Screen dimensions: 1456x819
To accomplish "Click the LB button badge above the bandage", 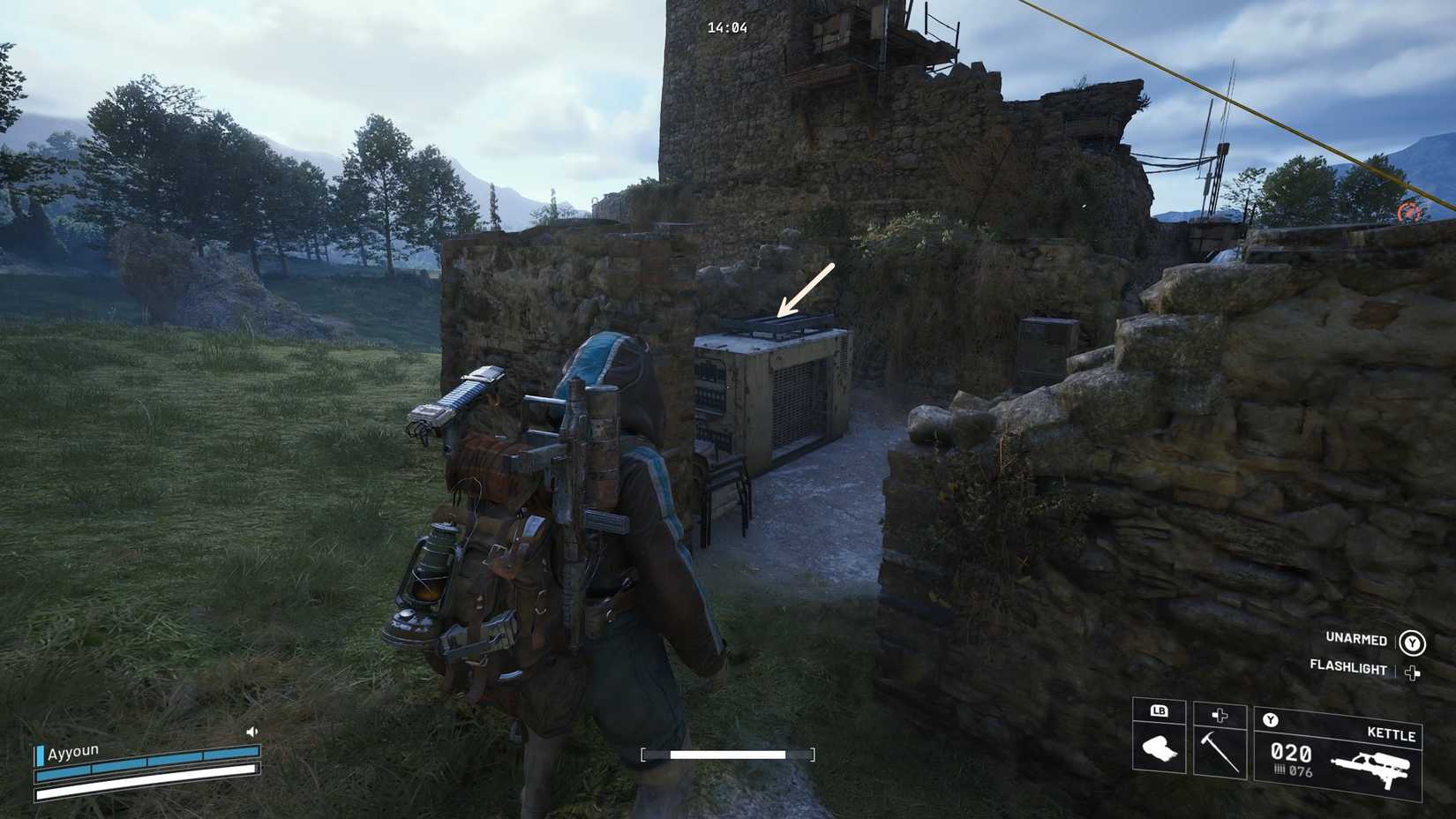I will (1160, 712).
